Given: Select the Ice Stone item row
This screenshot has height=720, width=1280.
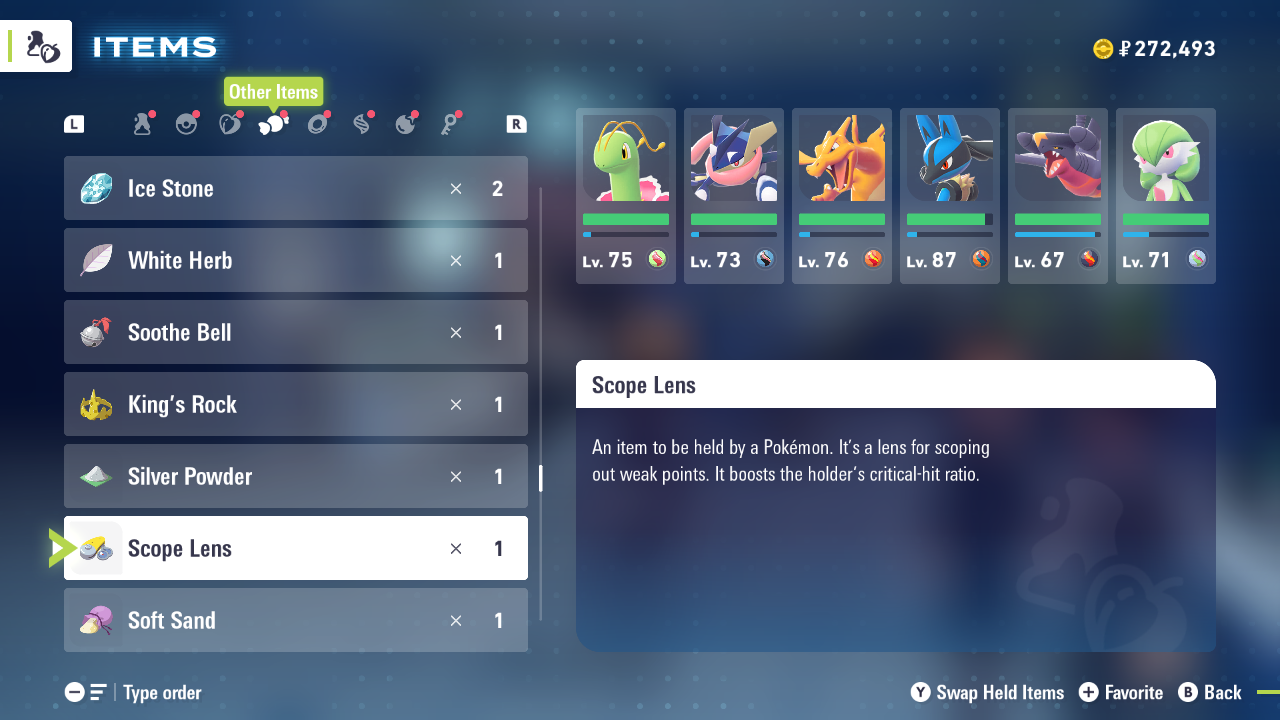Looking at the screenshot, I should point(295,188).
